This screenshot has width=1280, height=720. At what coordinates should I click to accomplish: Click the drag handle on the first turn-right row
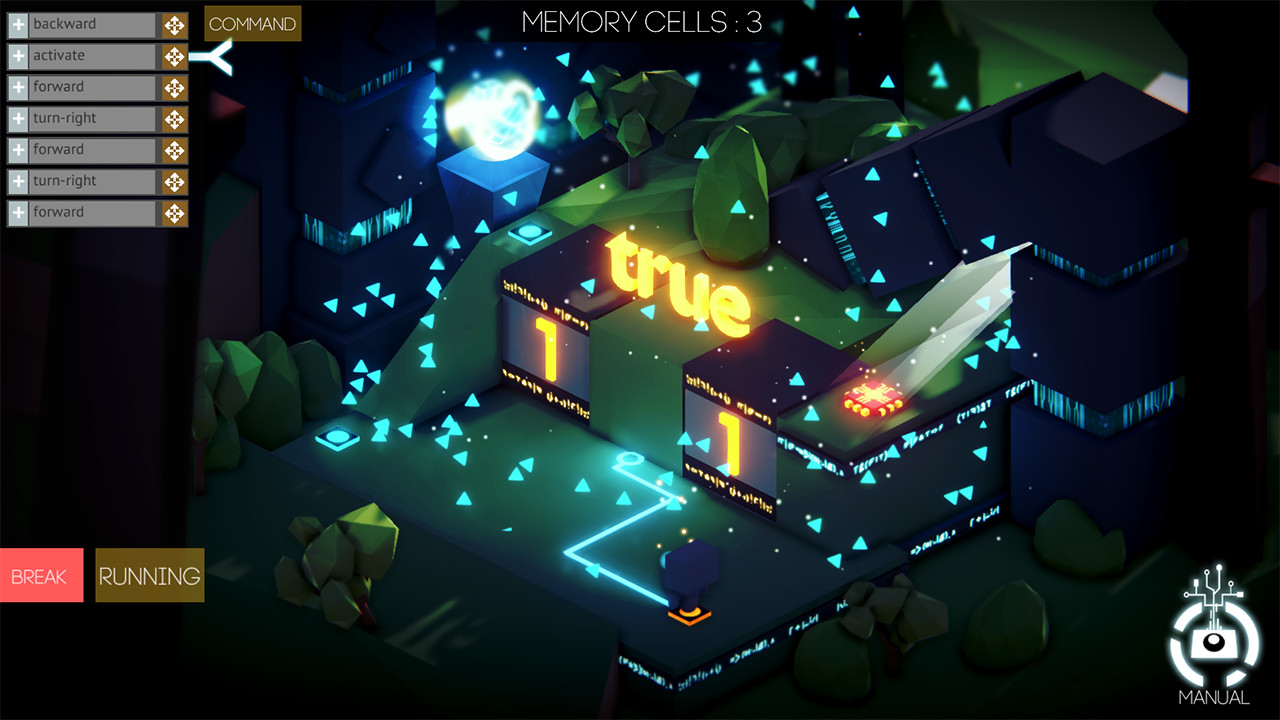tap(174, 118)
